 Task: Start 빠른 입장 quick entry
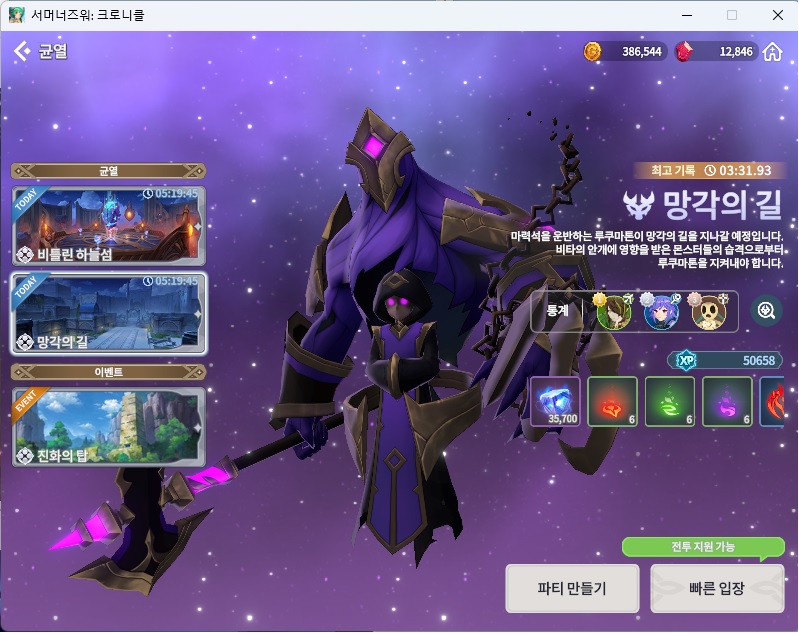point(717,588)
